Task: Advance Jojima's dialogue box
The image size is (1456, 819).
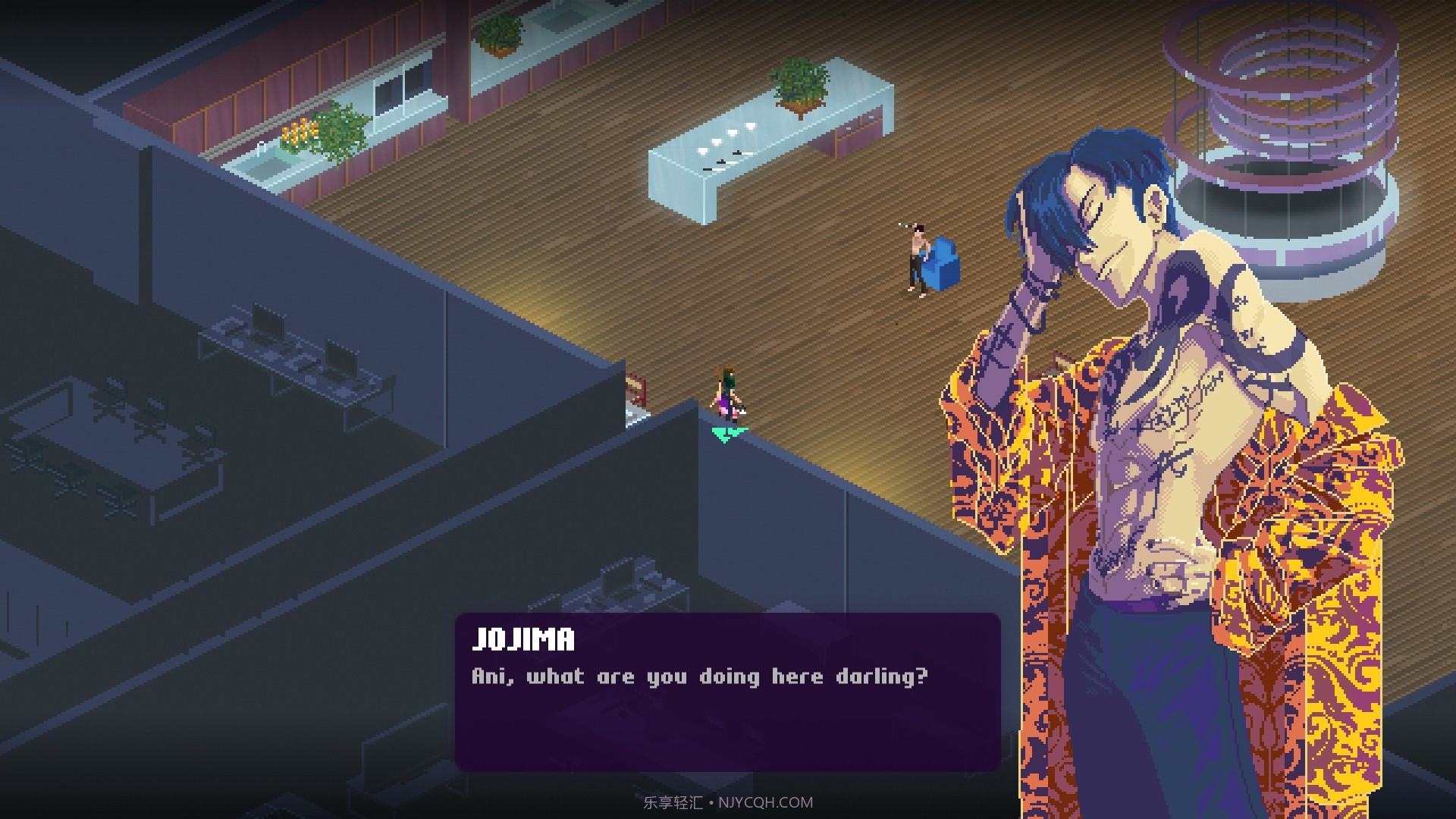Action: [726, 692]
